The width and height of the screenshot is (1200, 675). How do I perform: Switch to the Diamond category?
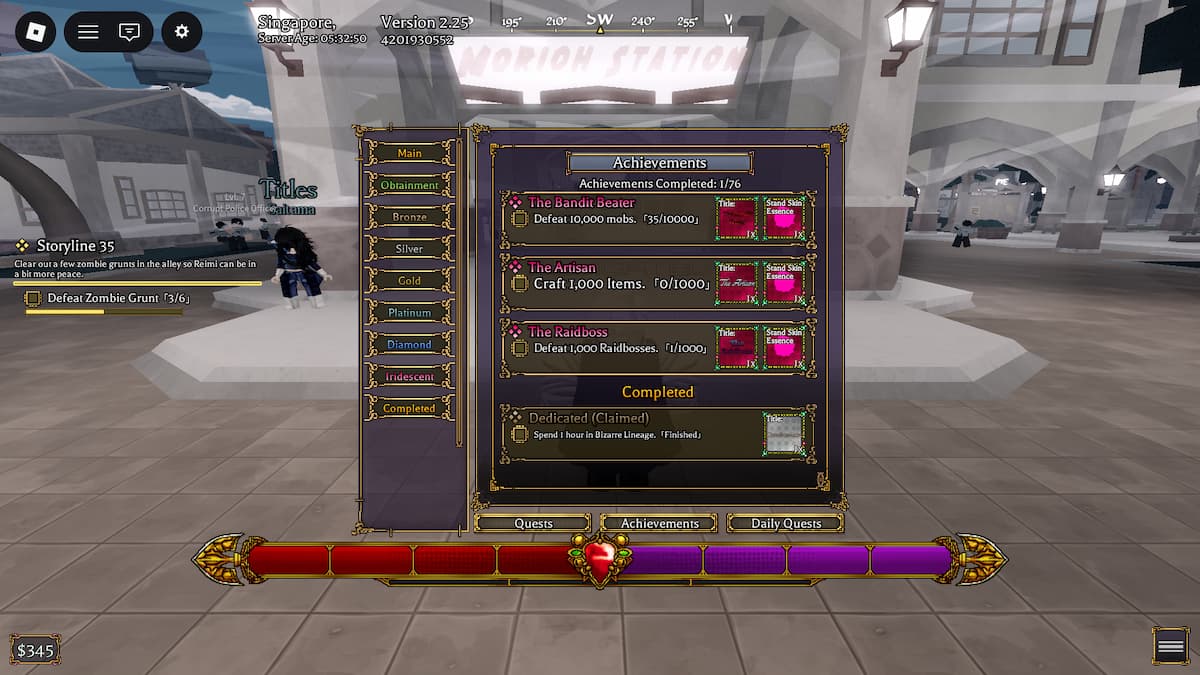click(409, 345)
